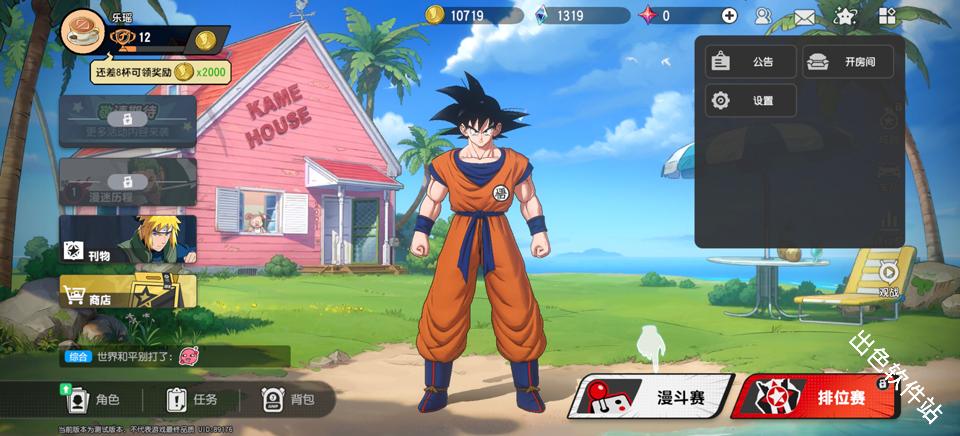Open the 任务 missions list
Screen dimensions: 960x436
tap(192, 400)
